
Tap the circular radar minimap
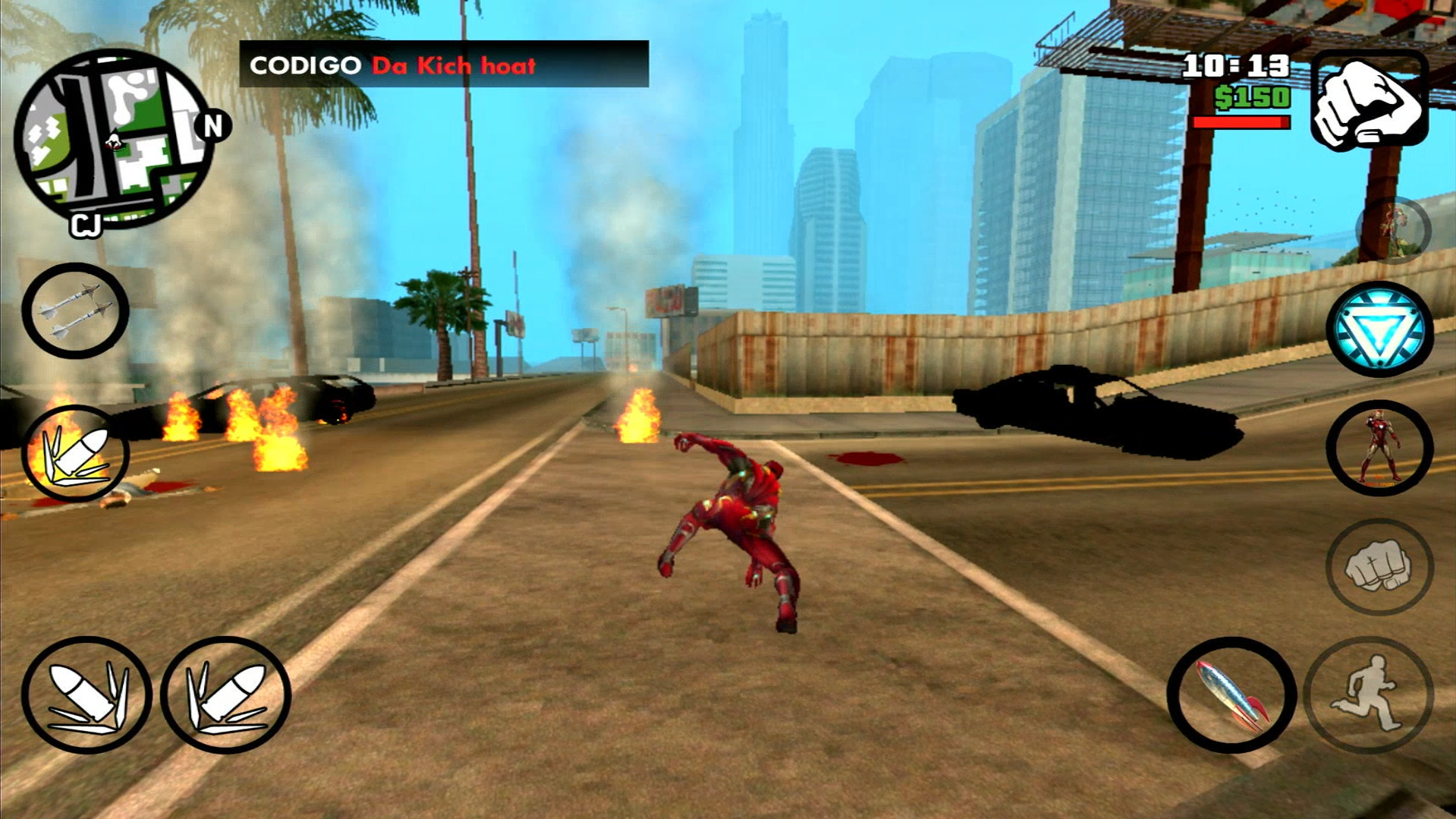coord(114,140)
